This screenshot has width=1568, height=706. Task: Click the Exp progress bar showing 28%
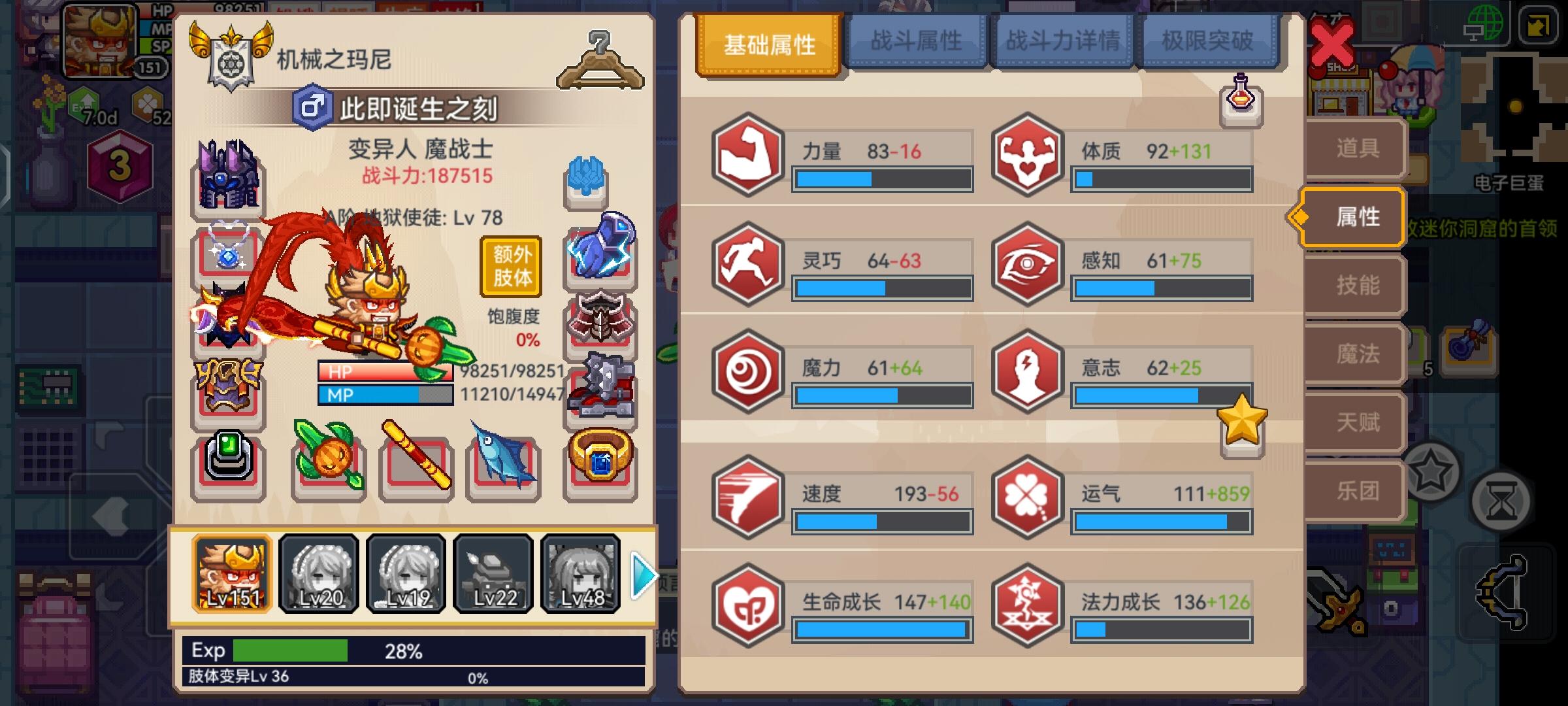tap(294, 651)
